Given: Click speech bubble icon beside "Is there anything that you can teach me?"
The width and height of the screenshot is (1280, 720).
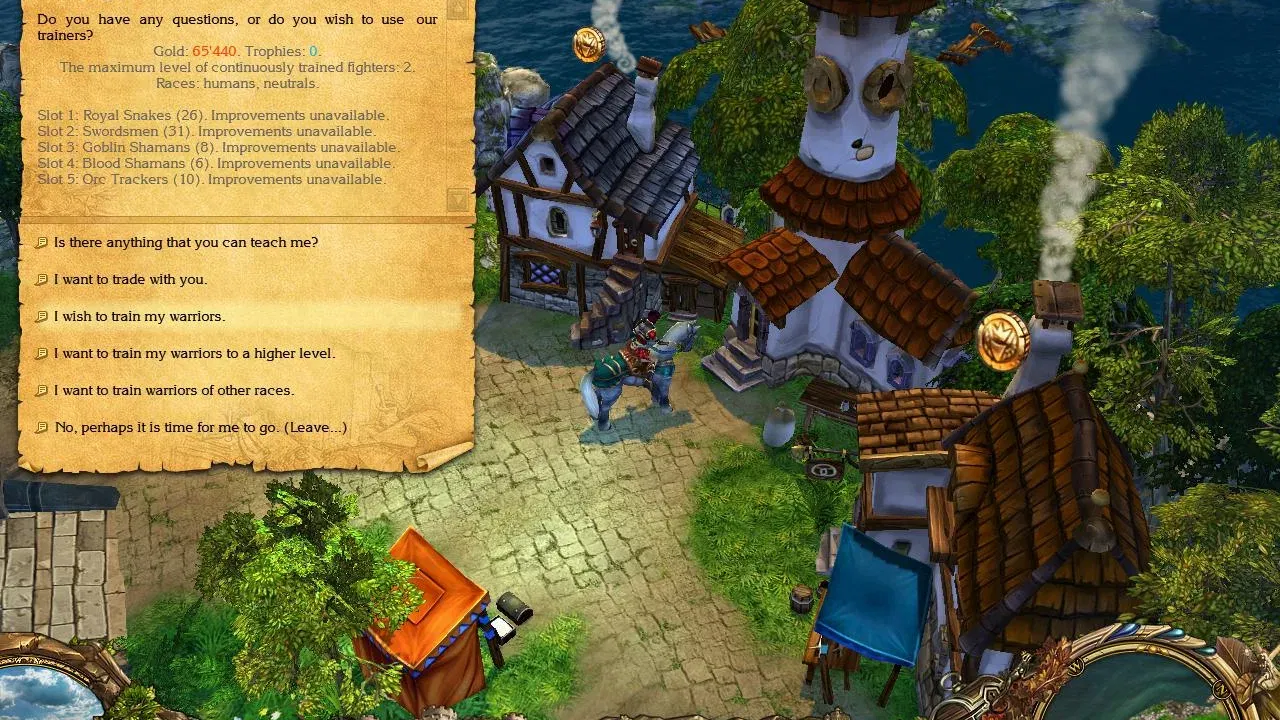Looking at the screenshot, I should coord(41,242).
